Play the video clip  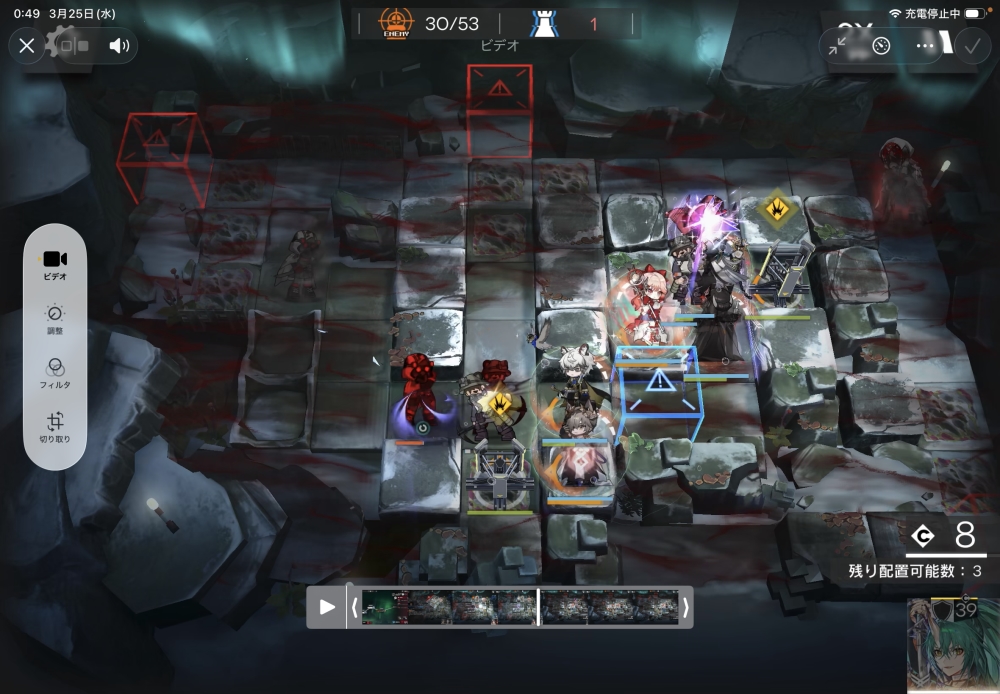click(327, 607)
